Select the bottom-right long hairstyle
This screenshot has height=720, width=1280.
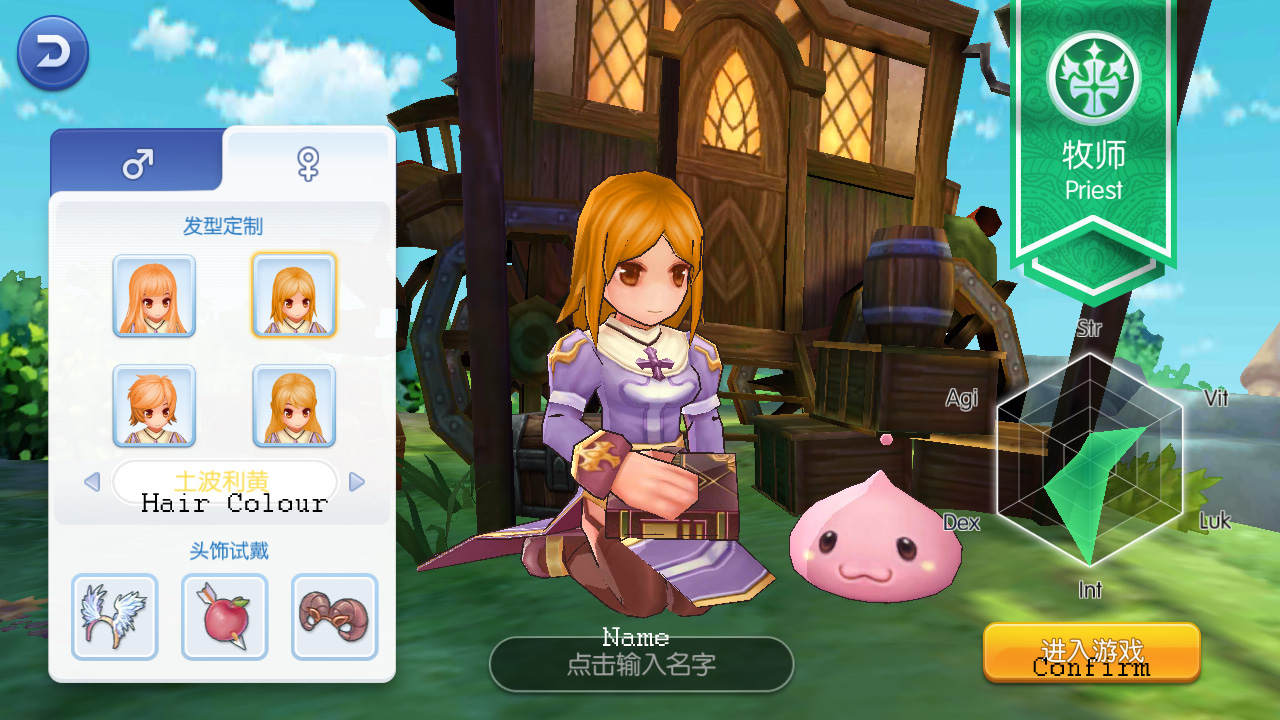tap(293, 406)
